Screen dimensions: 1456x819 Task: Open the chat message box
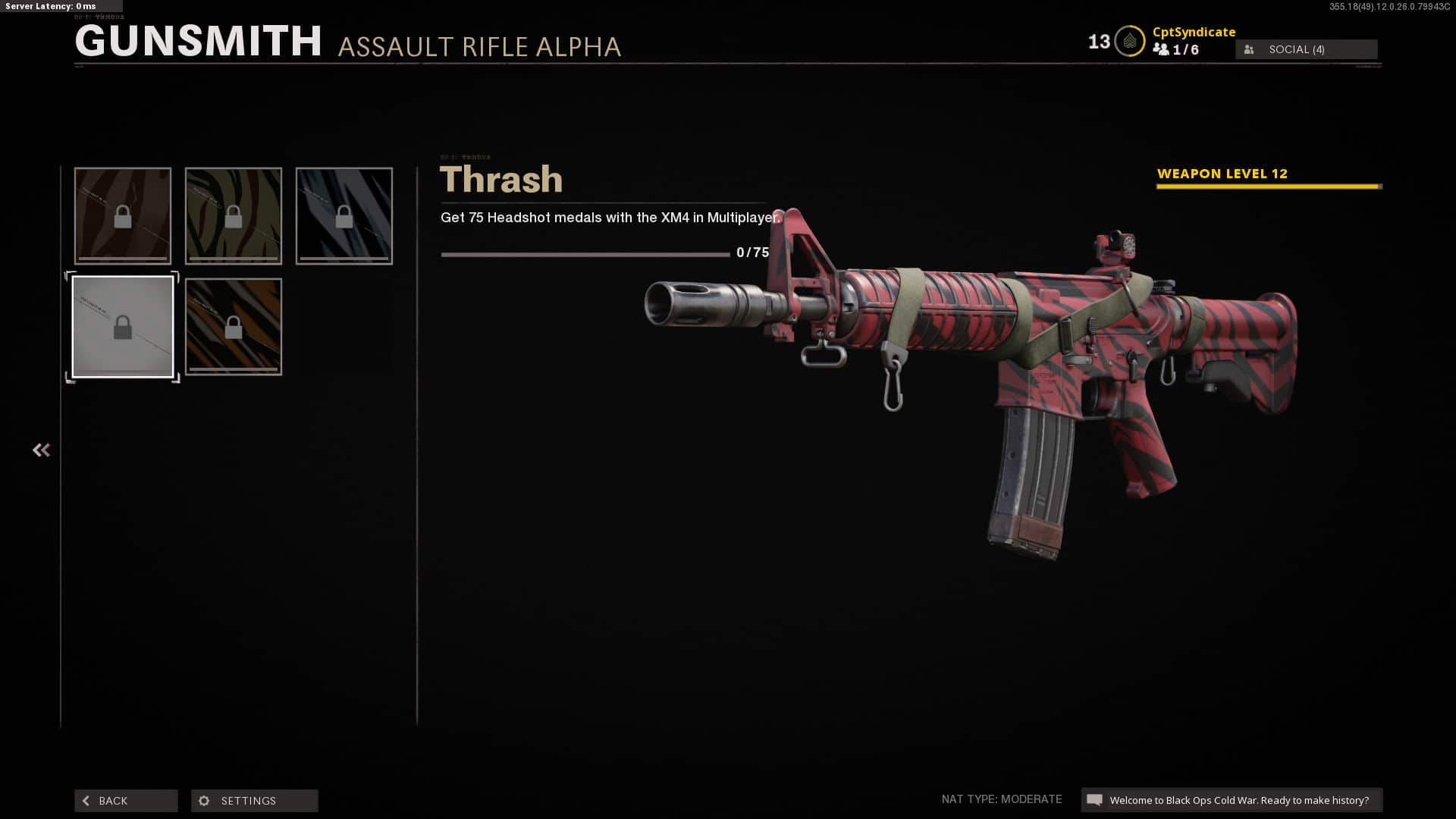pyautogui.click(x=1232, y=800)
